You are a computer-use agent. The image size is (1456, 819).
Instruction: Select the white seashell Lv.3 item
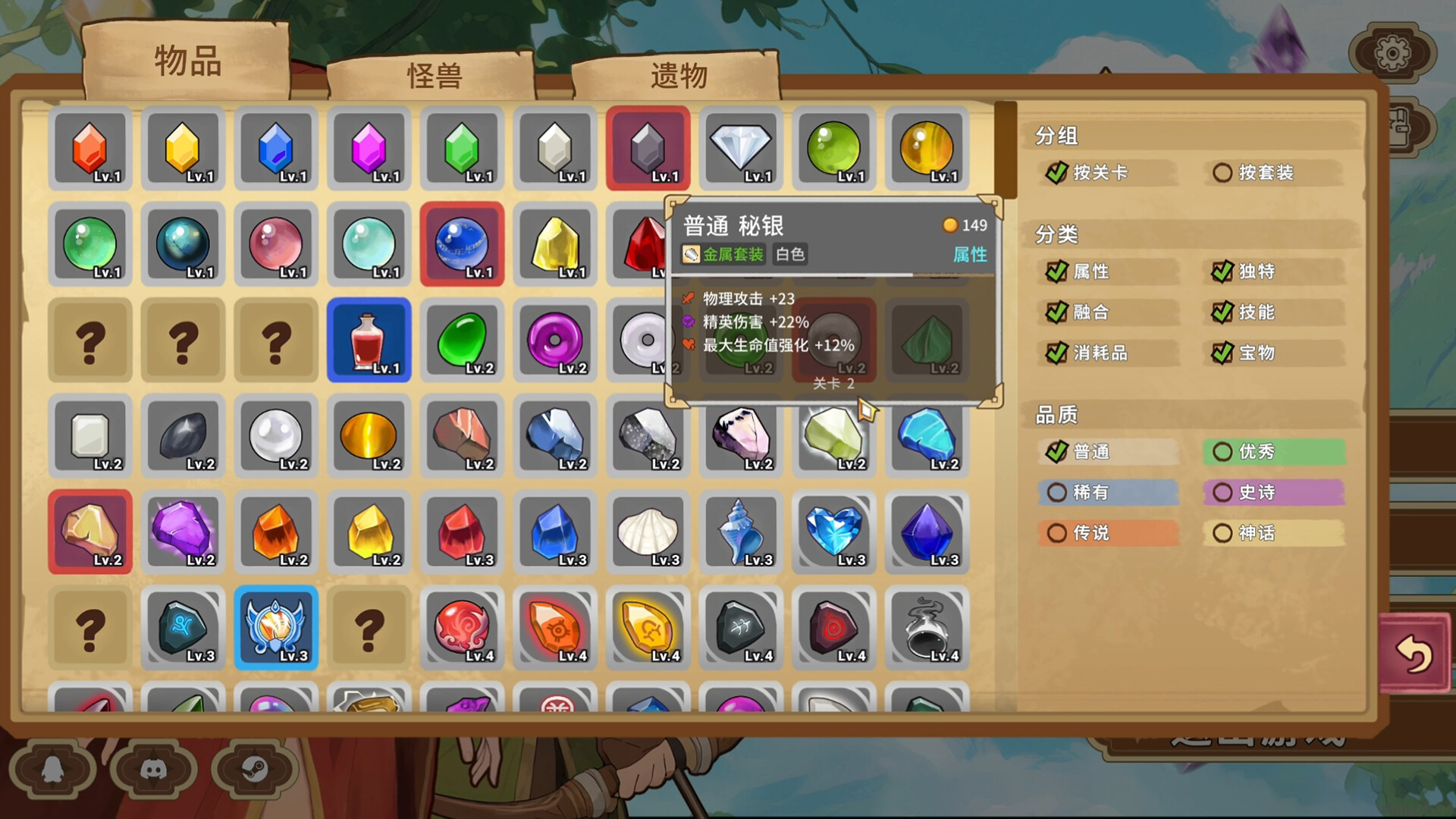[648, 531]
